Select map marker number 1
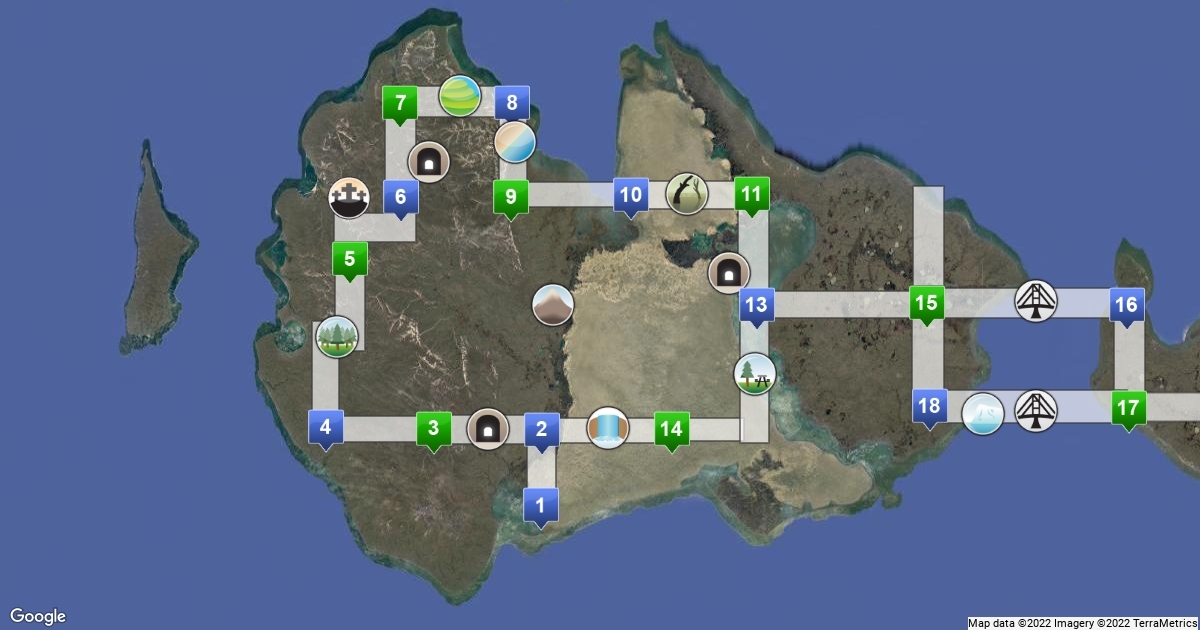The width and height of the screenshot is (1200, 630). pos(541,505)
